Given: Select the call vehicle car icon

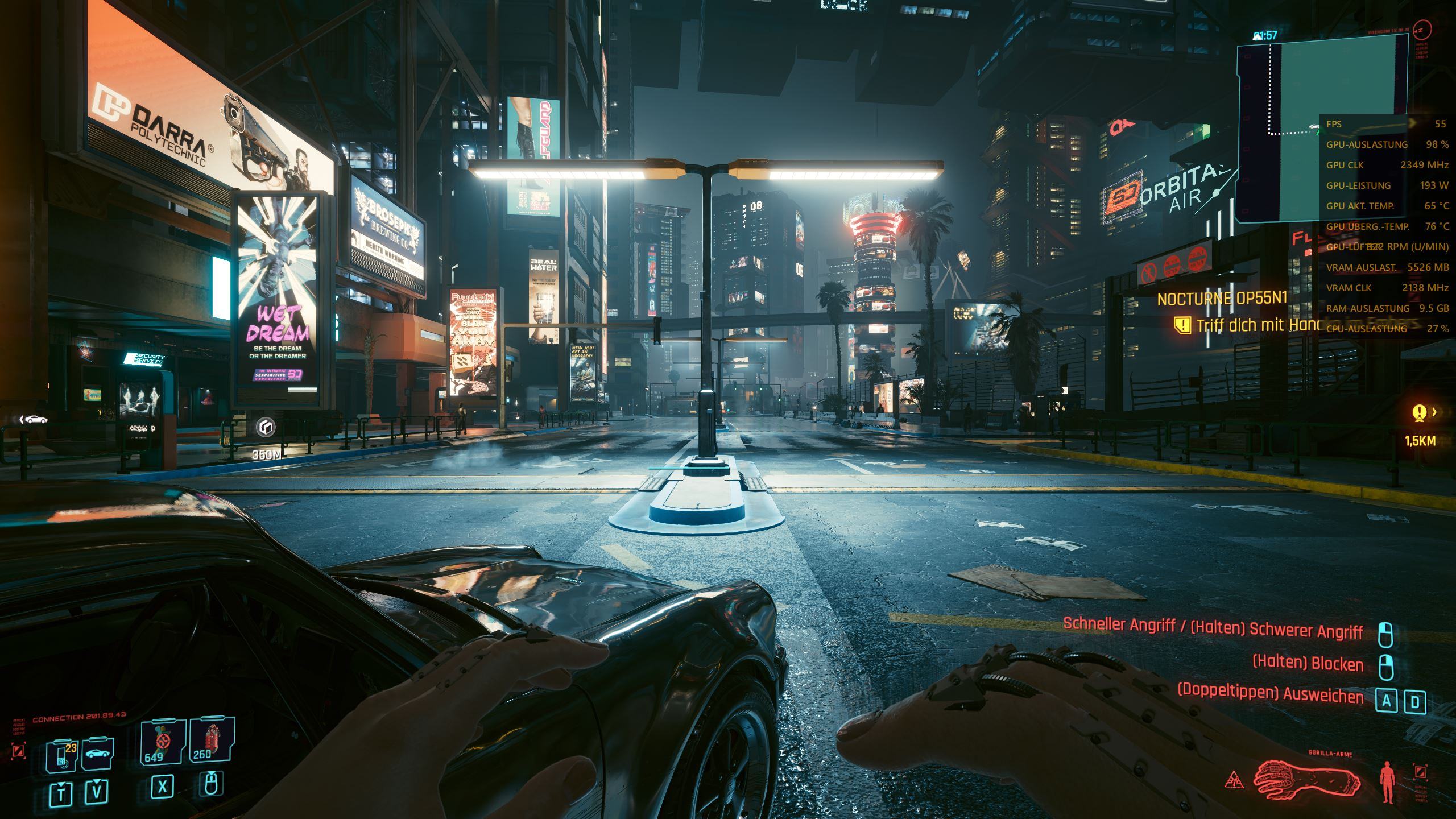Looking at the screenshot, I should tap(98, 754).
